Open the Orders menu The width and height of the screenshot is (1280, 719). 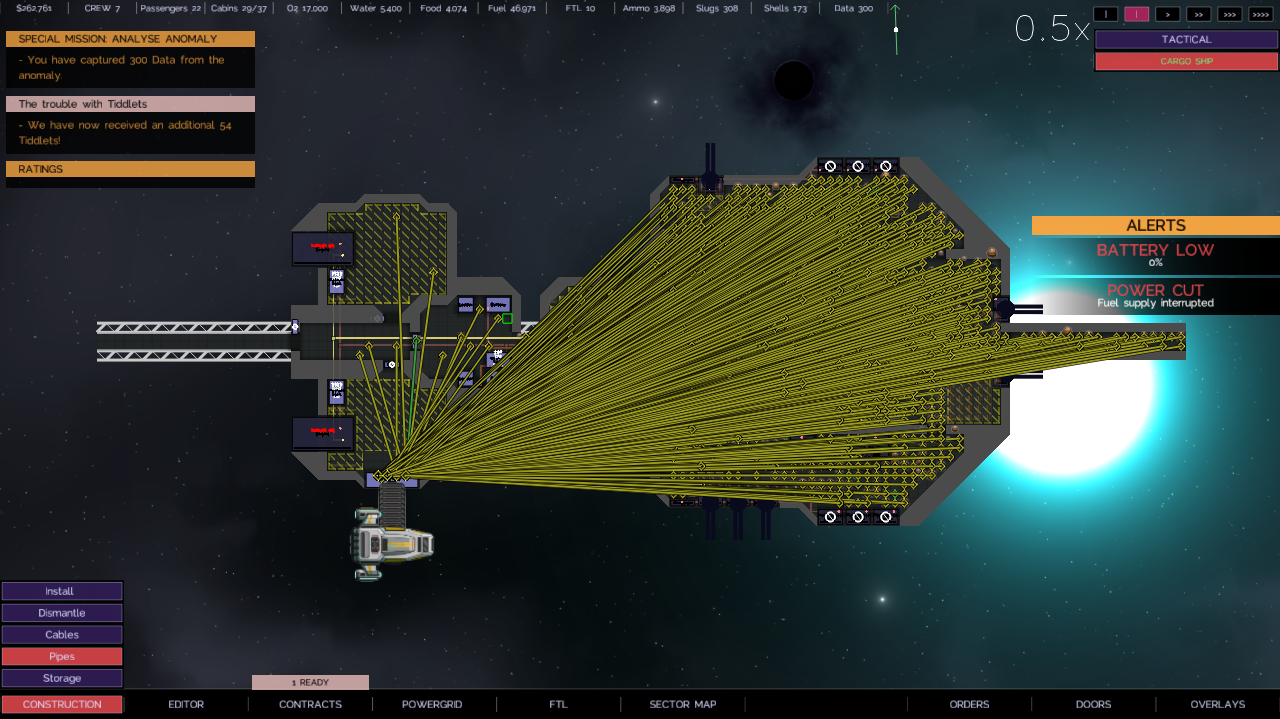coord(969,704)
